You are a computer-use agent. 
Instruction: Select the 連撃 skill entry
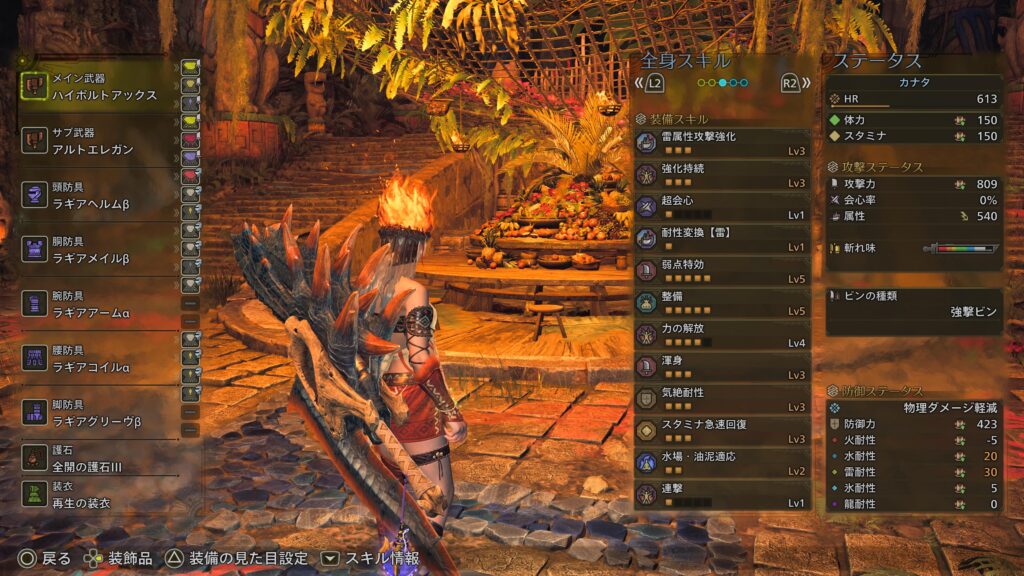click(x=722, y=495)
